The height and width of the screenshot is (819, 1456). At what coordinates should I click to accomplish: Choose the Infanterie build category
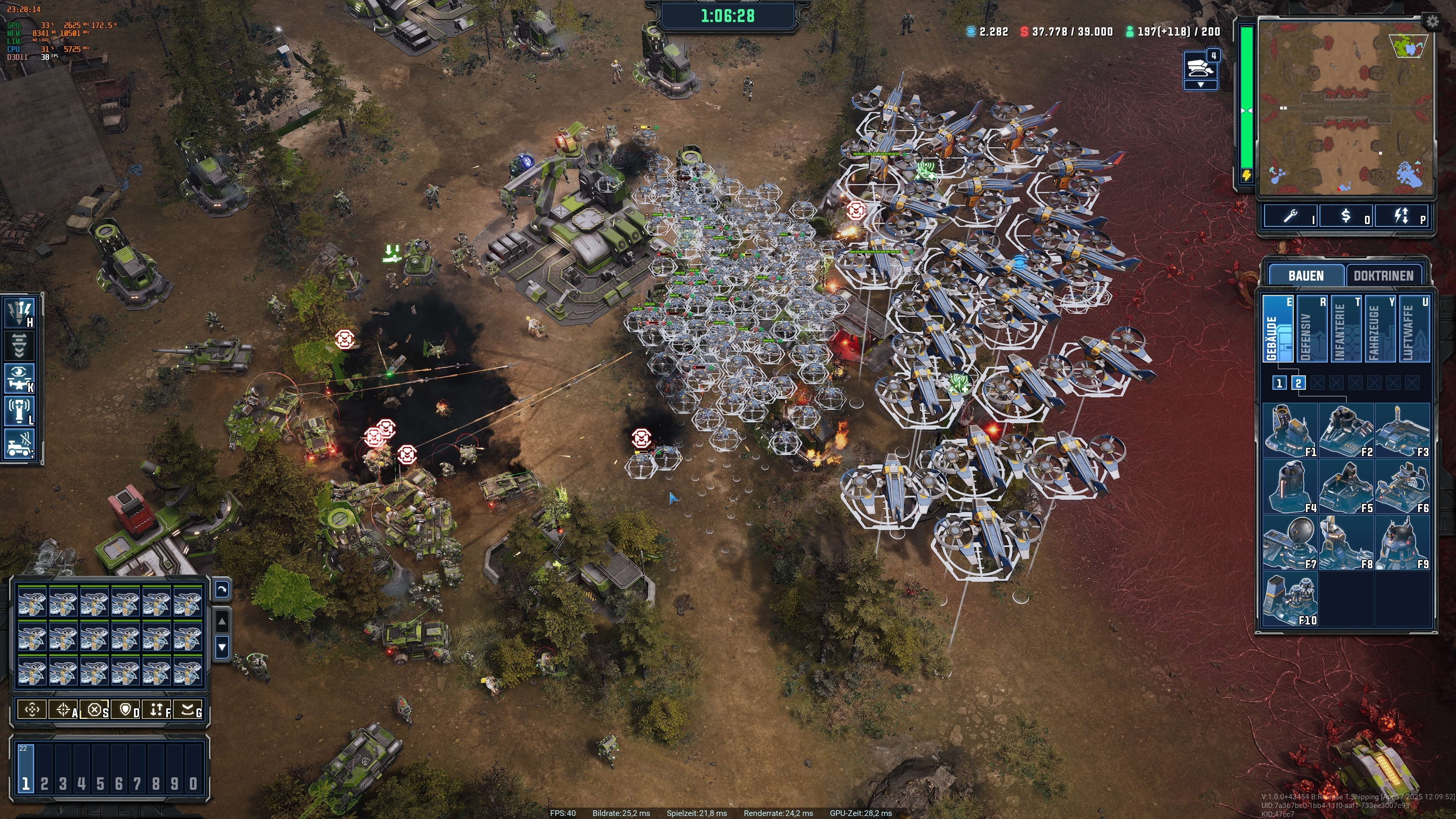(1346, 329)
